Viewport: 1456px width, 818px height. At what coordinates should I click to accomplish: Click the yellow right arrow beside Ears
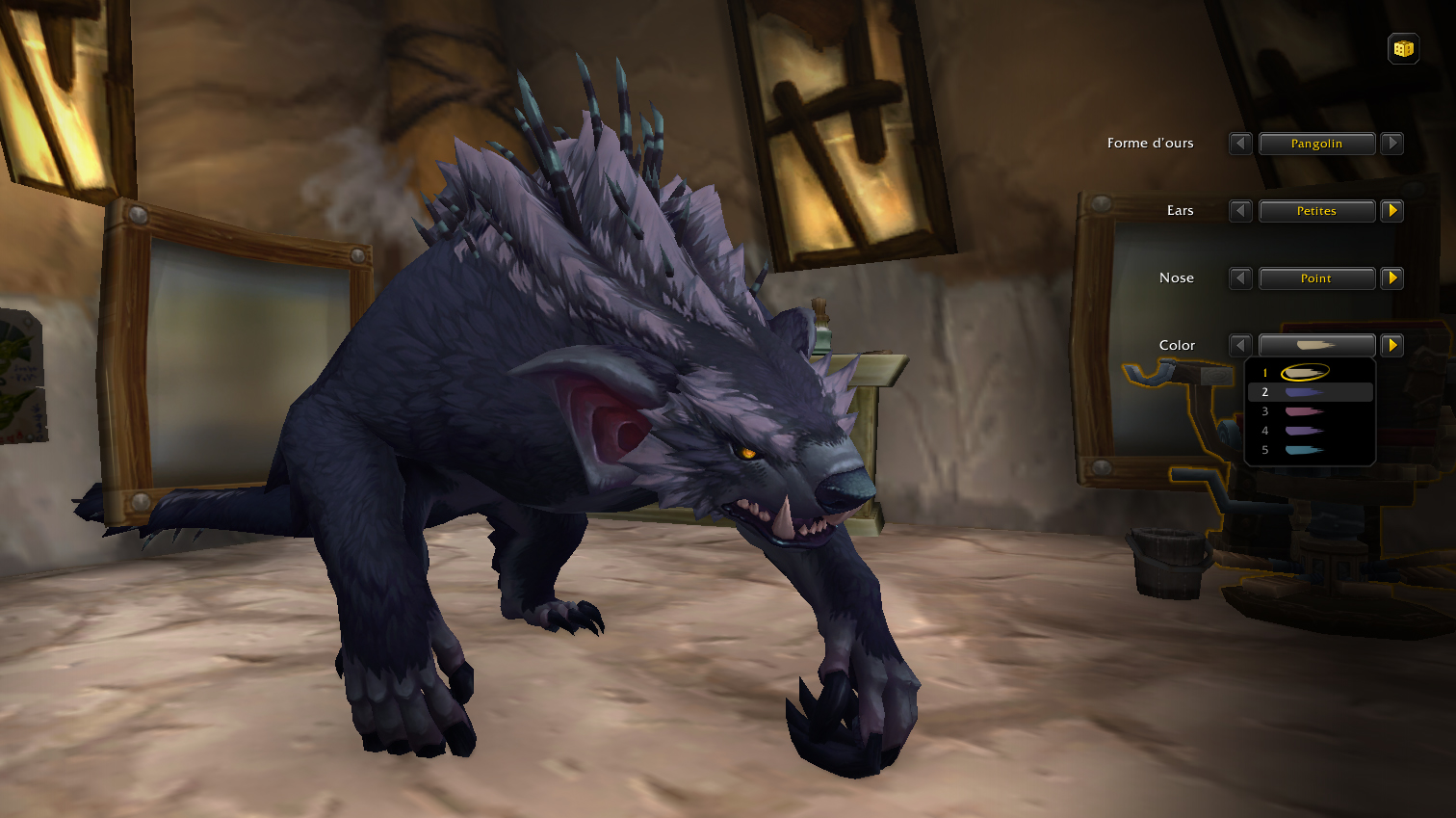point(1392,211)
